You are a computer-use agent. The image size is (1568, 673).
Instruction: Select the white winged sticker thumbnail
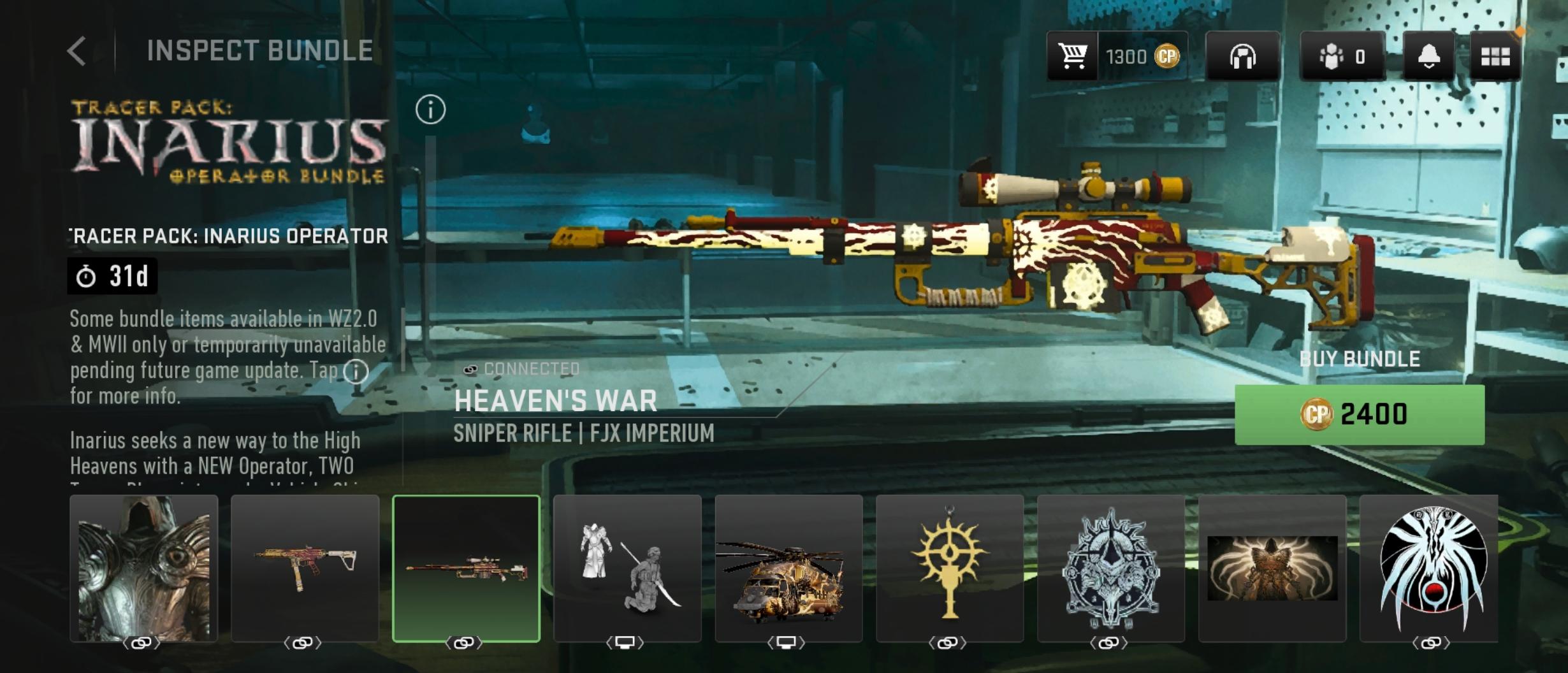coord(1430,568)
